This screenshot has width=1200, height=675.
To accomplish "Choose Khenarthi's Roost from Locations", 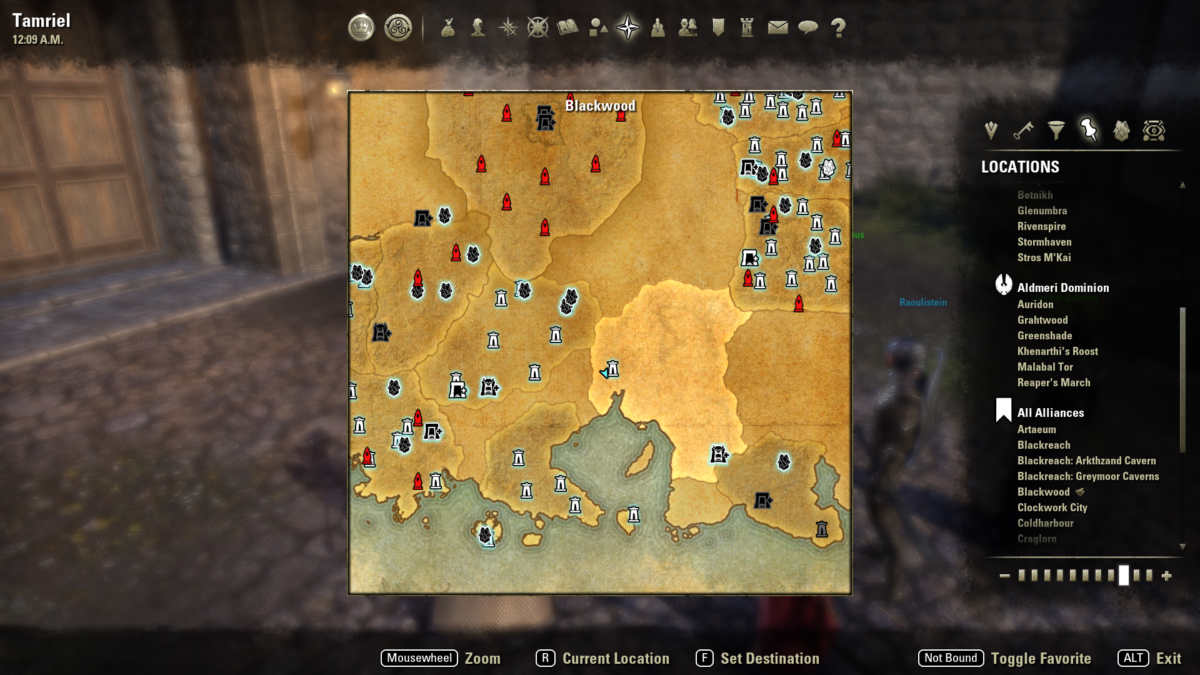I will pyautogui.click(x=1057, y=351).
